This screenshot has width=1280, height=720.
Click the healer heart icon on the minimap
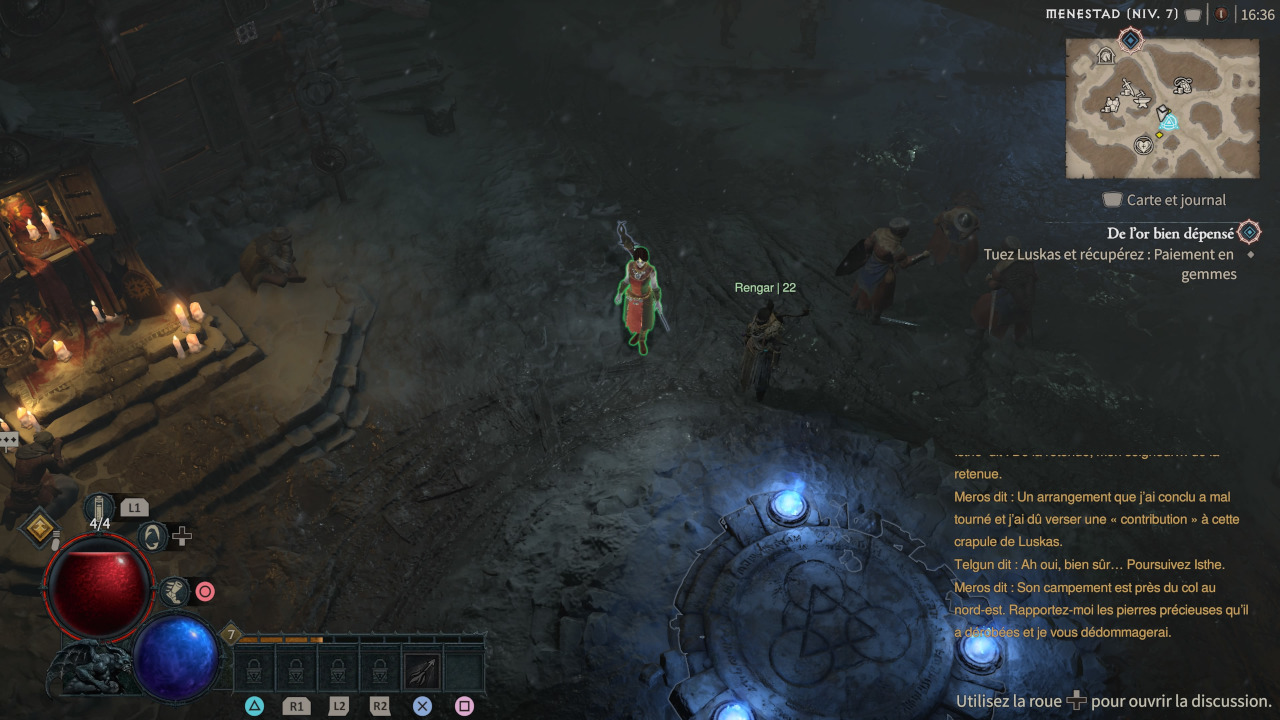click(1143, 146)
